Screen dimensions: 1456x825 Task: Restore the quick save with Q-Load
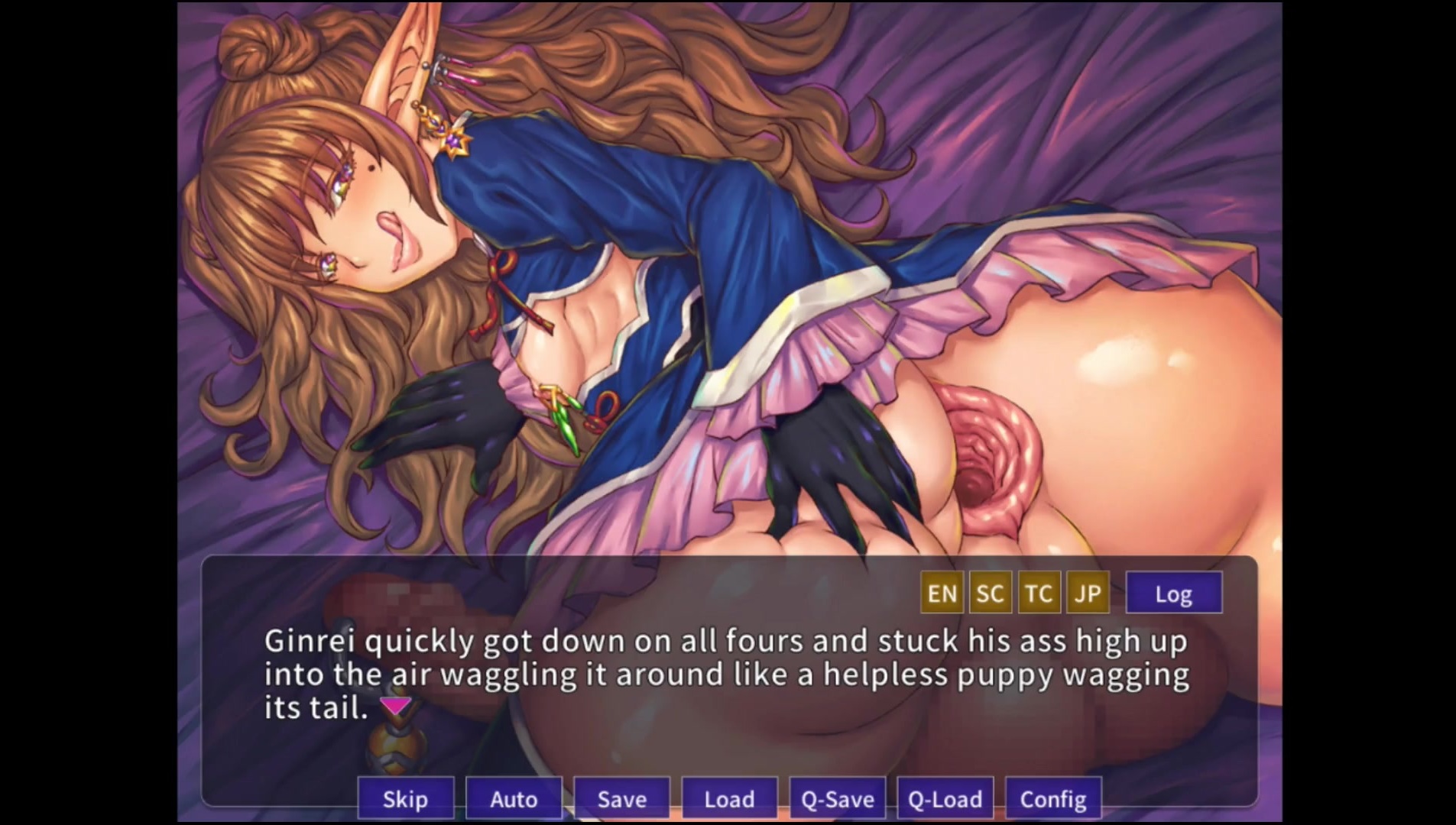coord(945,798)
